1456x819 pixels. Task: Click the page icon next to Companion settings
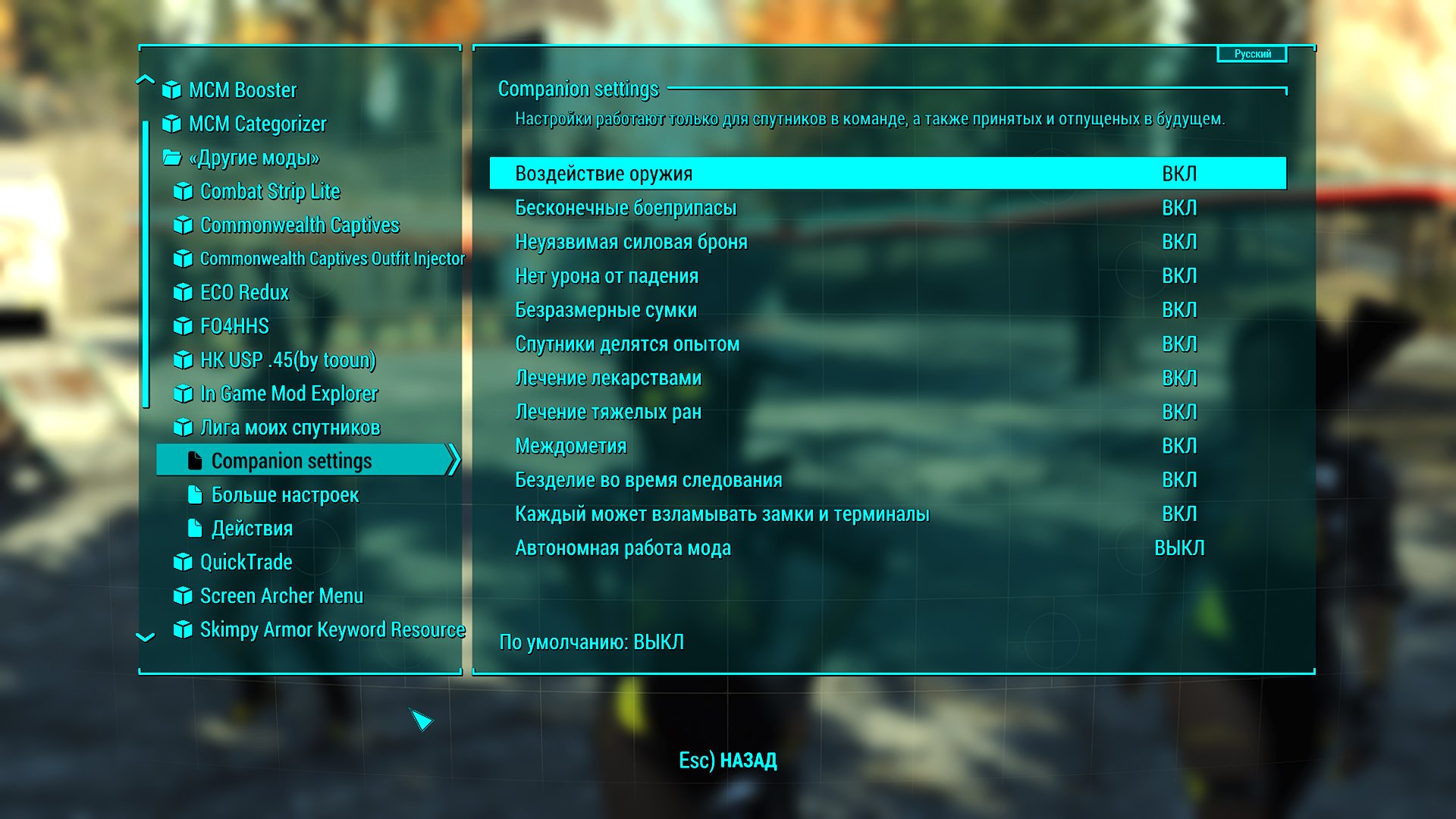[x=195, y=460]
